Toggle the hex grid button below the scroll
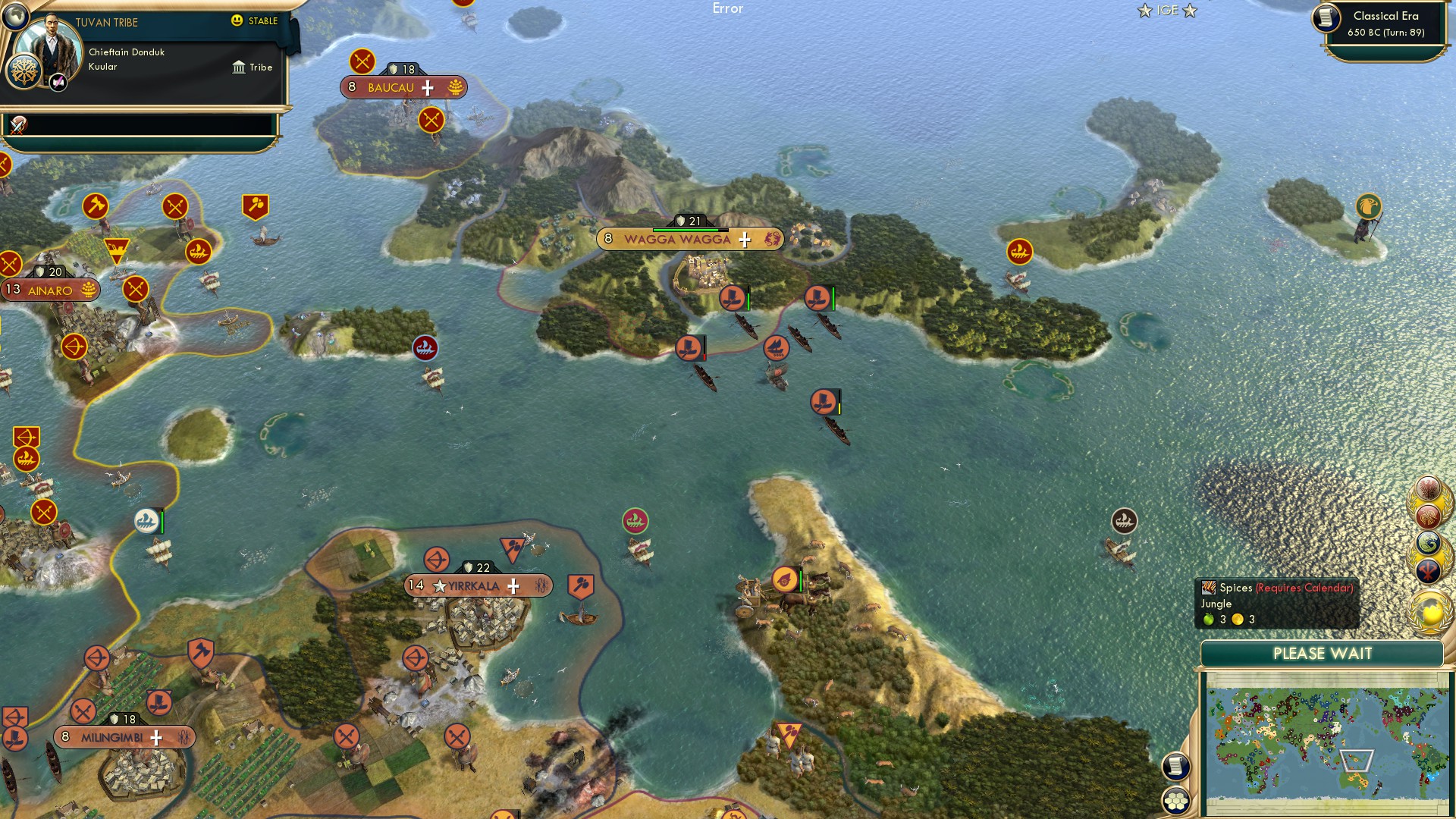 click(1176, 801)
